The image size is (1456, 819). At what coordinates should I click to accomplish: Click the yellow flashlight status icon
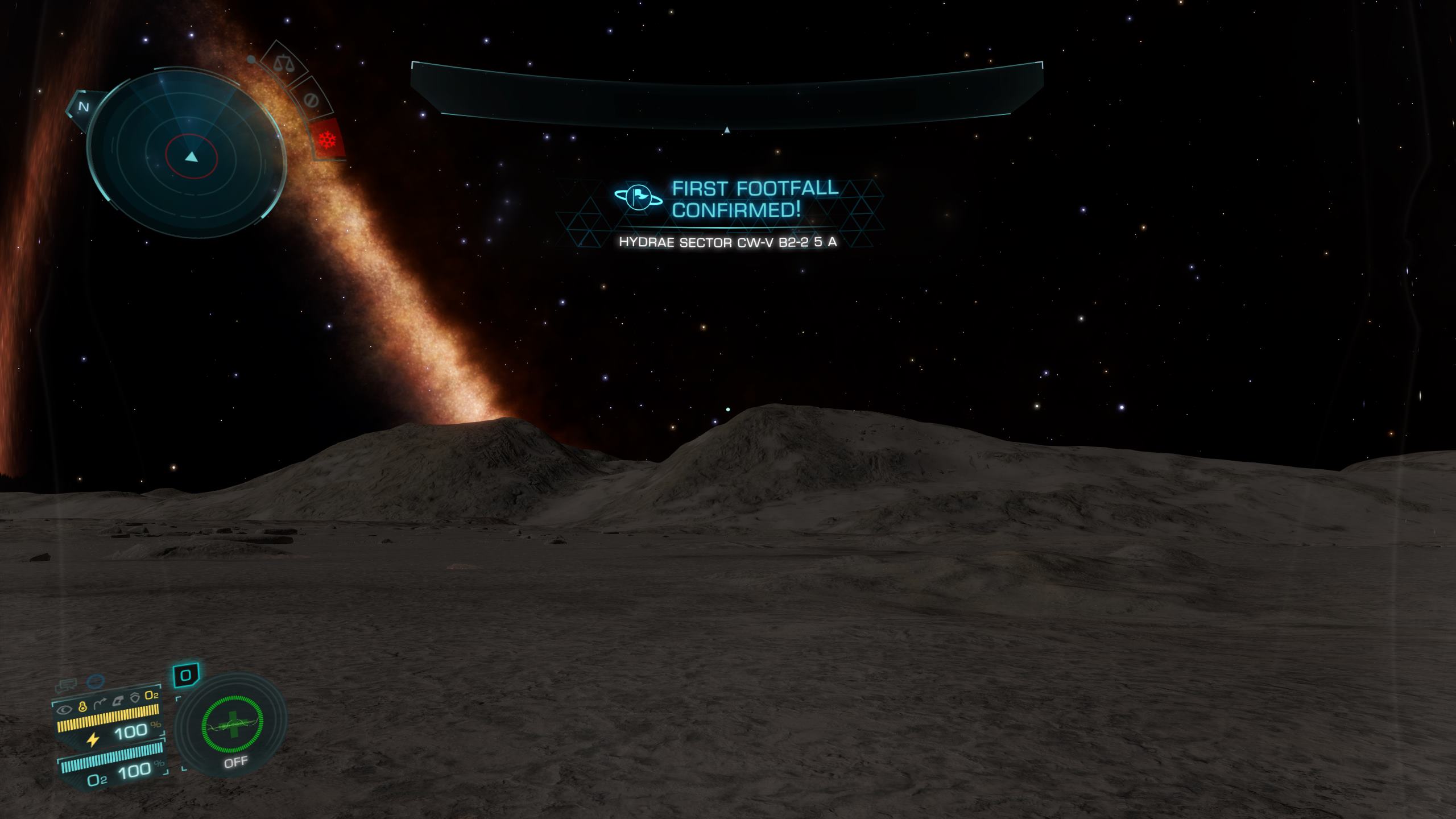(82, 709)
